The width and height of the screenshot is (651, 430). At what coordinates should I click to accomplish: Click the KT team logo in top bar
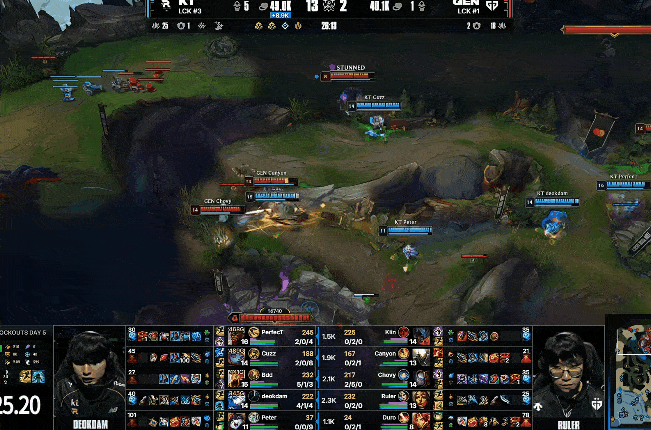(x=158, y=7)
